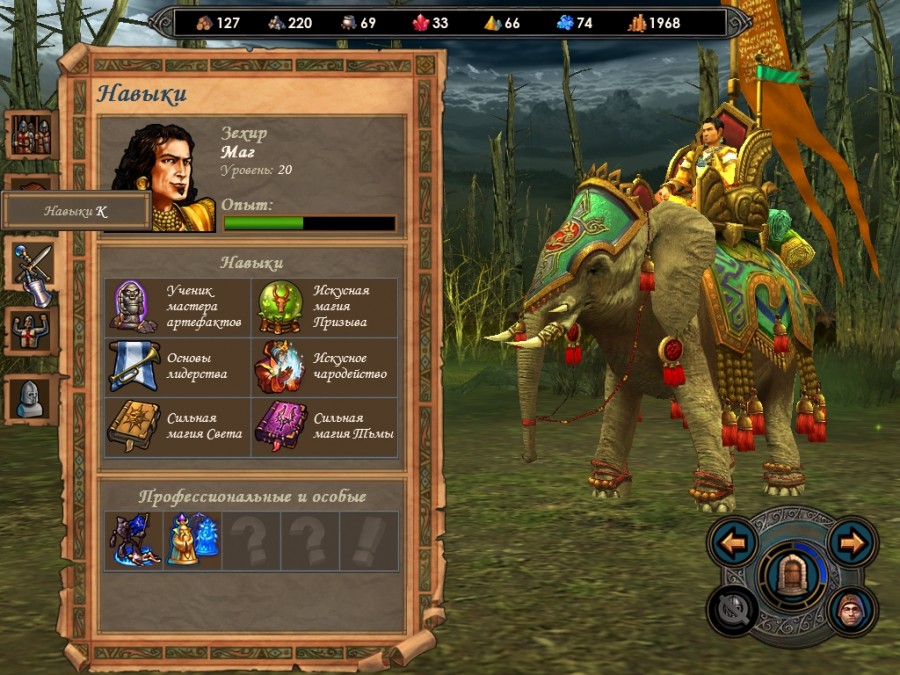
Task: Switch to the sword and scepter tab
Action: (x=31, y=268)
